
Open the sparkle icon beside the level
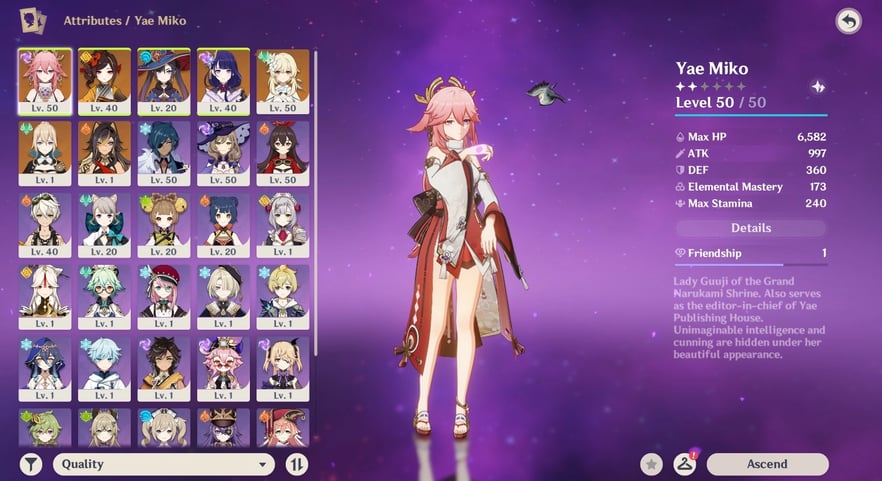[818, 87]
